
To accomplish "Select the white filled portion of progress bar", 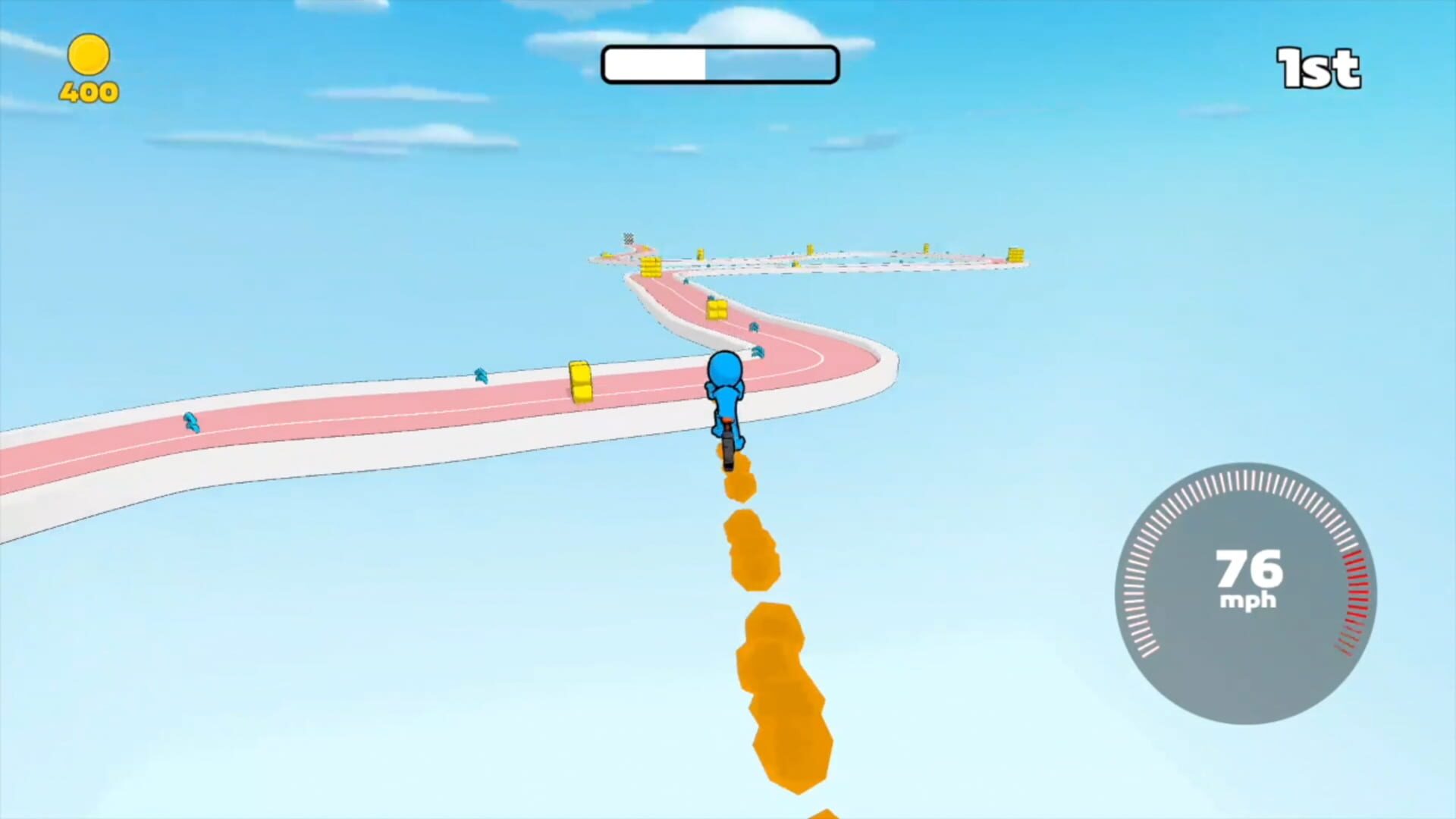I will pyautogui.click(x=656, y=64).
